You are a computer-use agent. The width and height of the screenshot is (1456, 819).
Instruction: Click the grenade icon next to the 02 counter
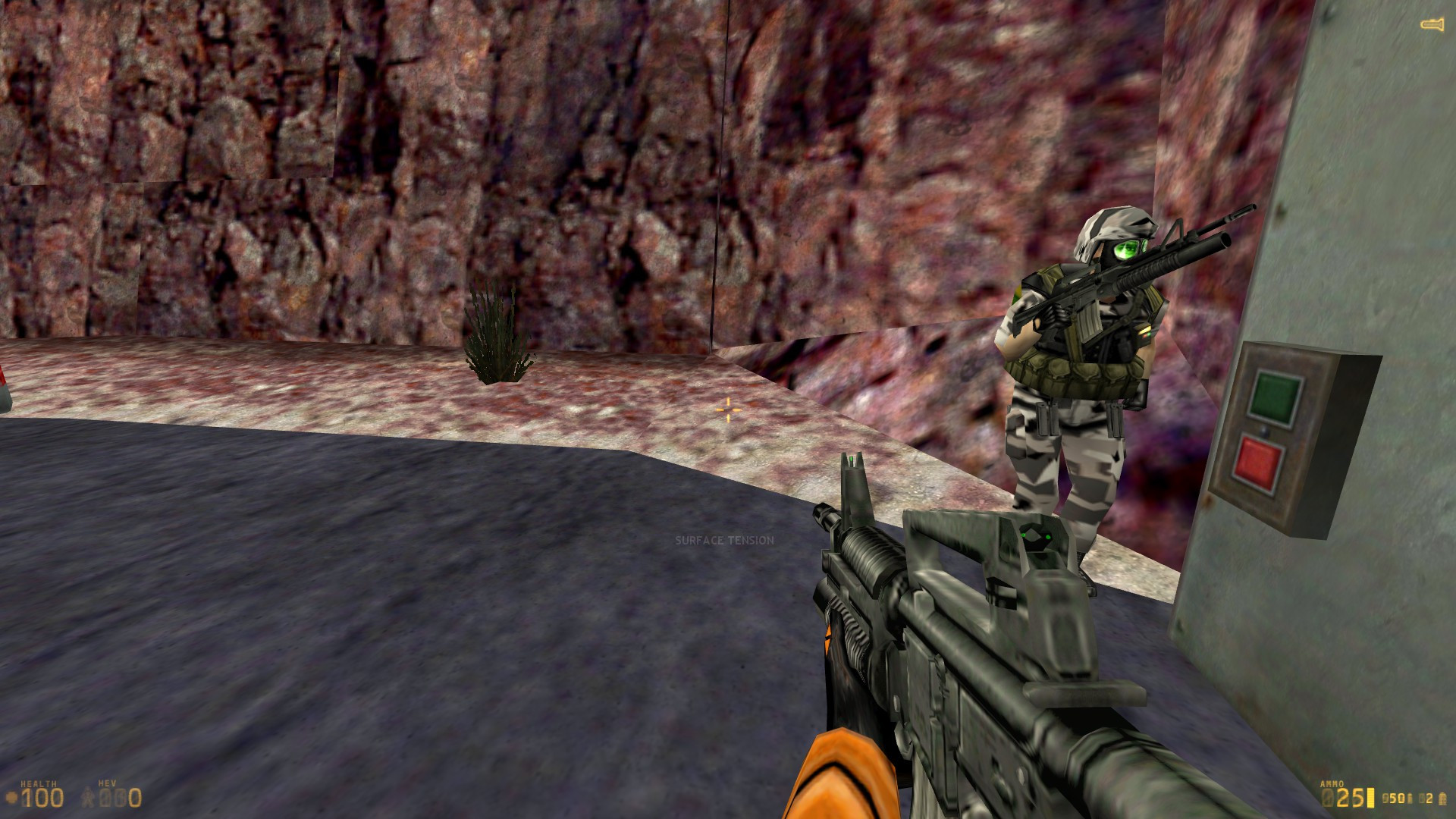pos(1443,800)
